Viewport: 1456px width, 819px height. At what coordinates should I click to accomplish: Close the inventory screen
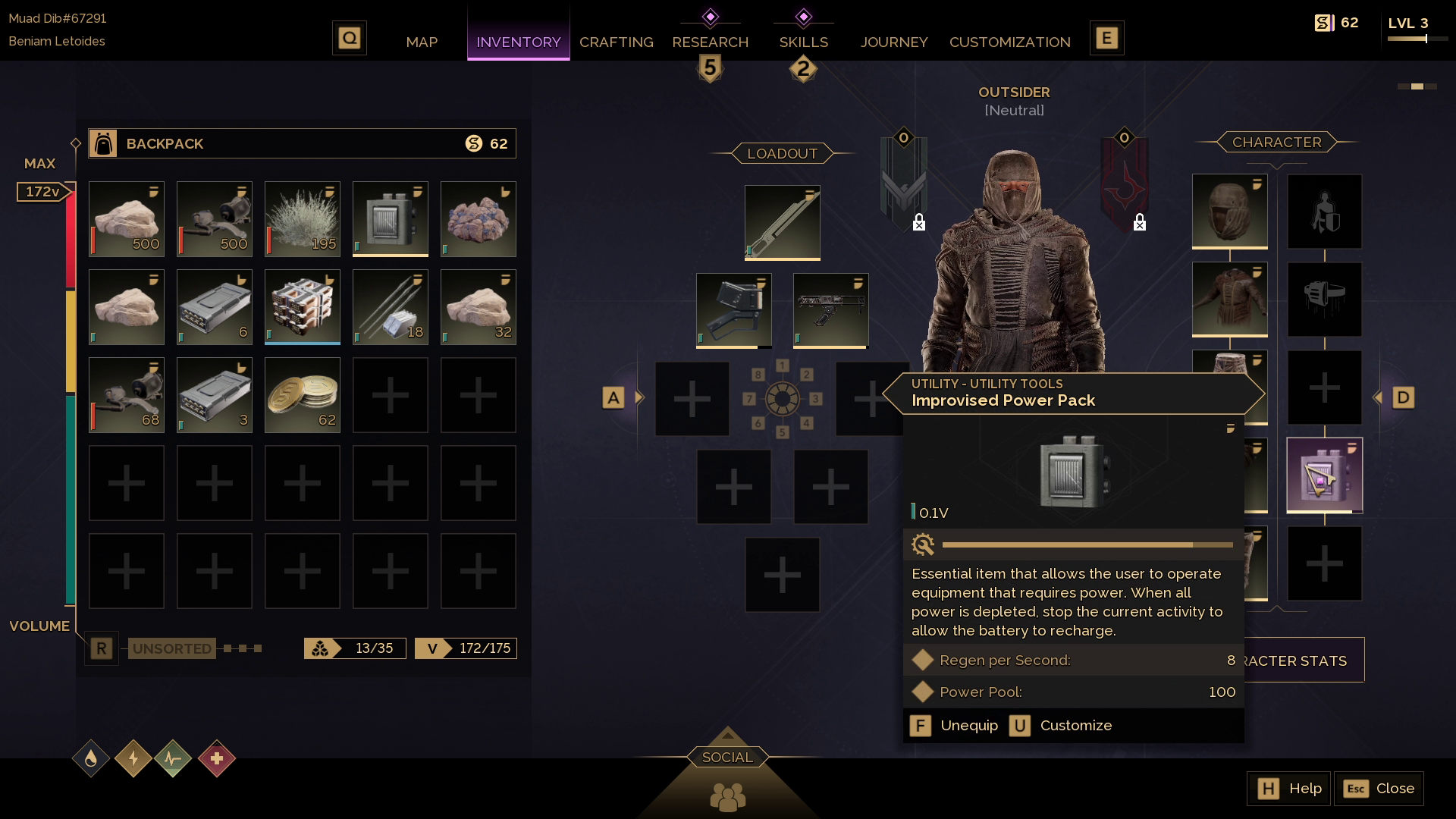(x=1379, y=789)
